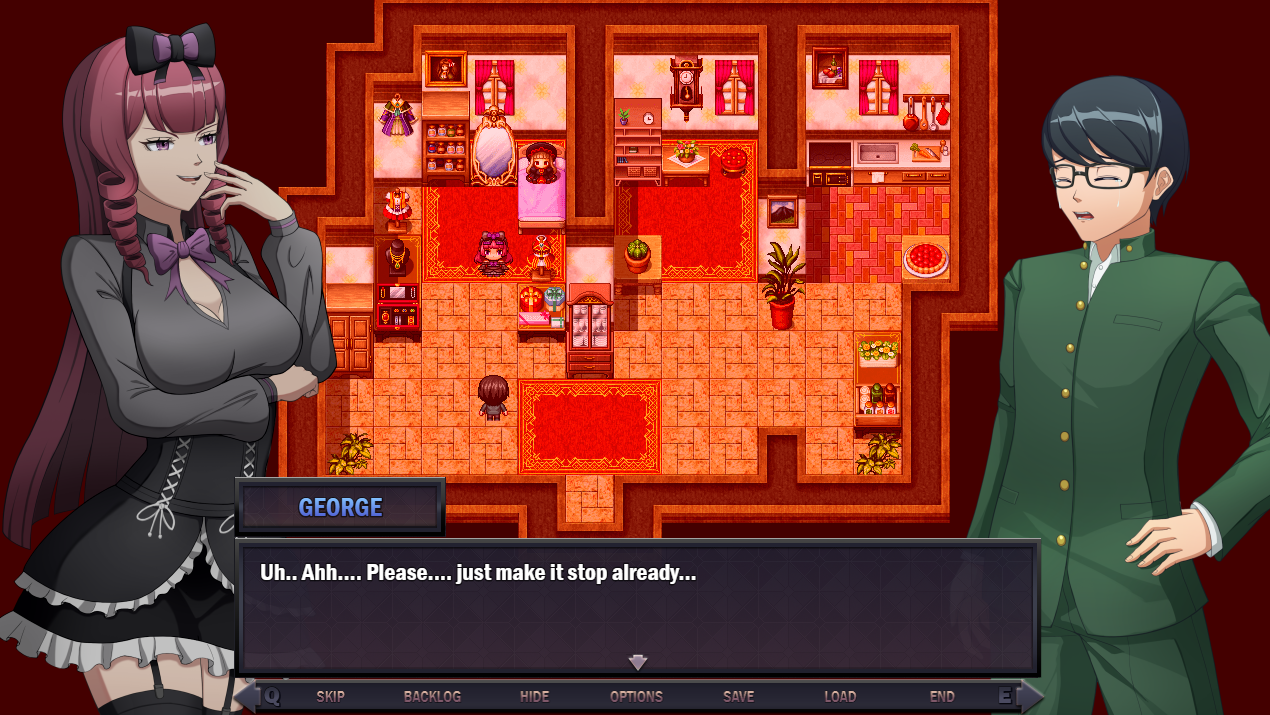Load a saved game with LOAD
The image size is (1270, 715).
[x=840, y=696]
